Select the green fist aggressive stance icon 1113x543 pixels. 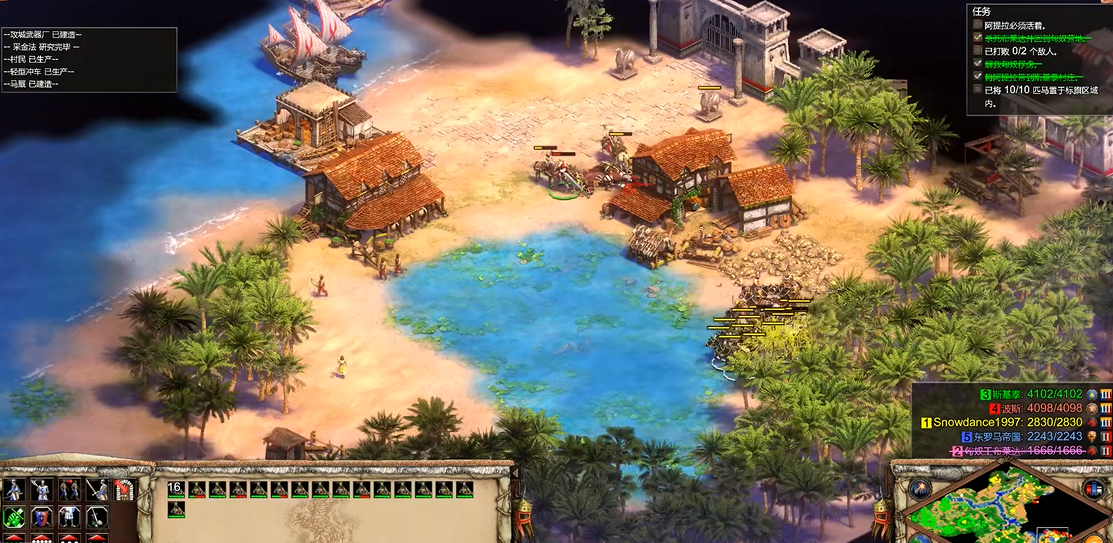(x=15, y=516)
